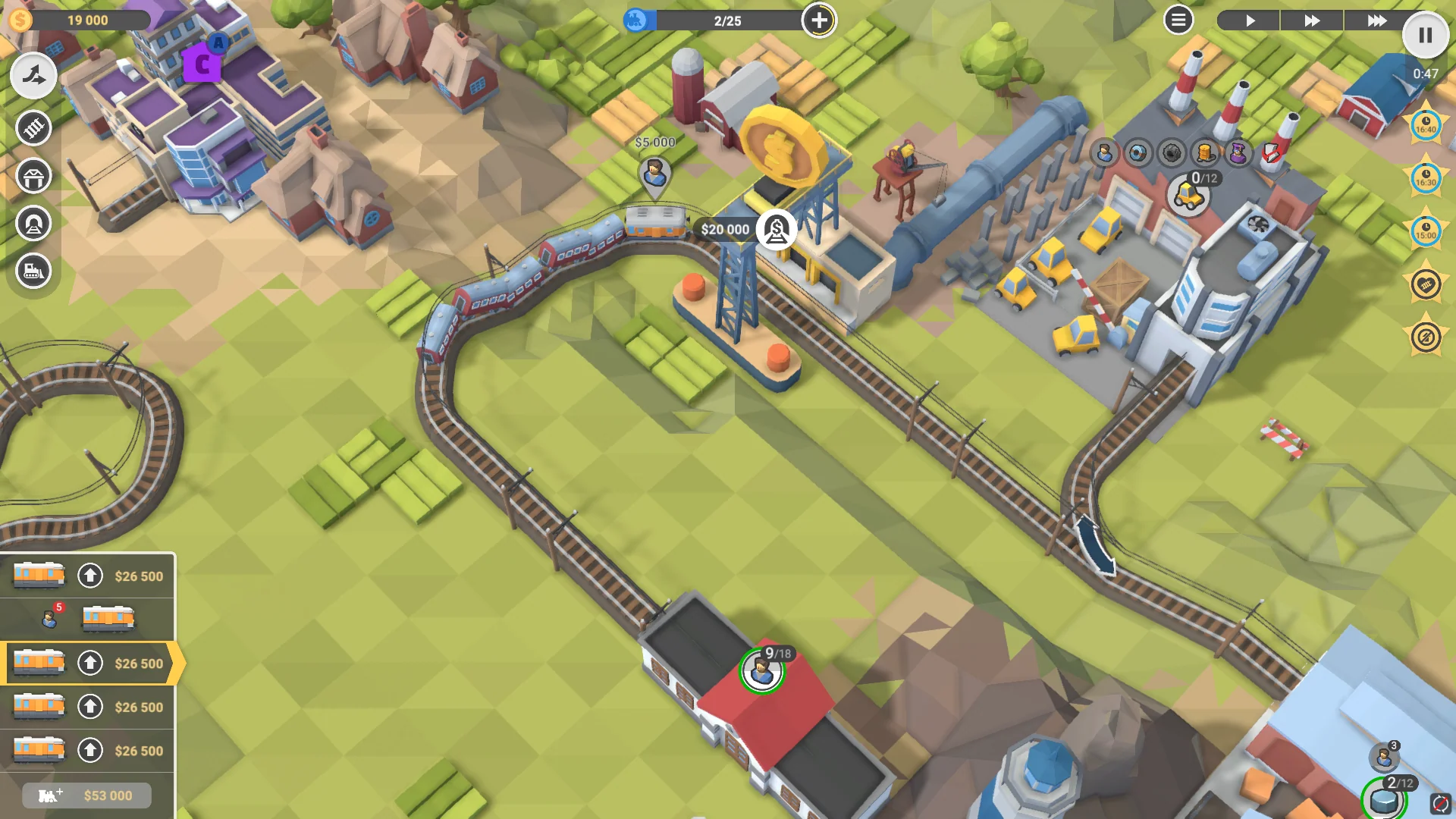Viewport: 1456px width, 819px height.
Task: Click the plus to add a locomotive
Action: pos(817,20)
